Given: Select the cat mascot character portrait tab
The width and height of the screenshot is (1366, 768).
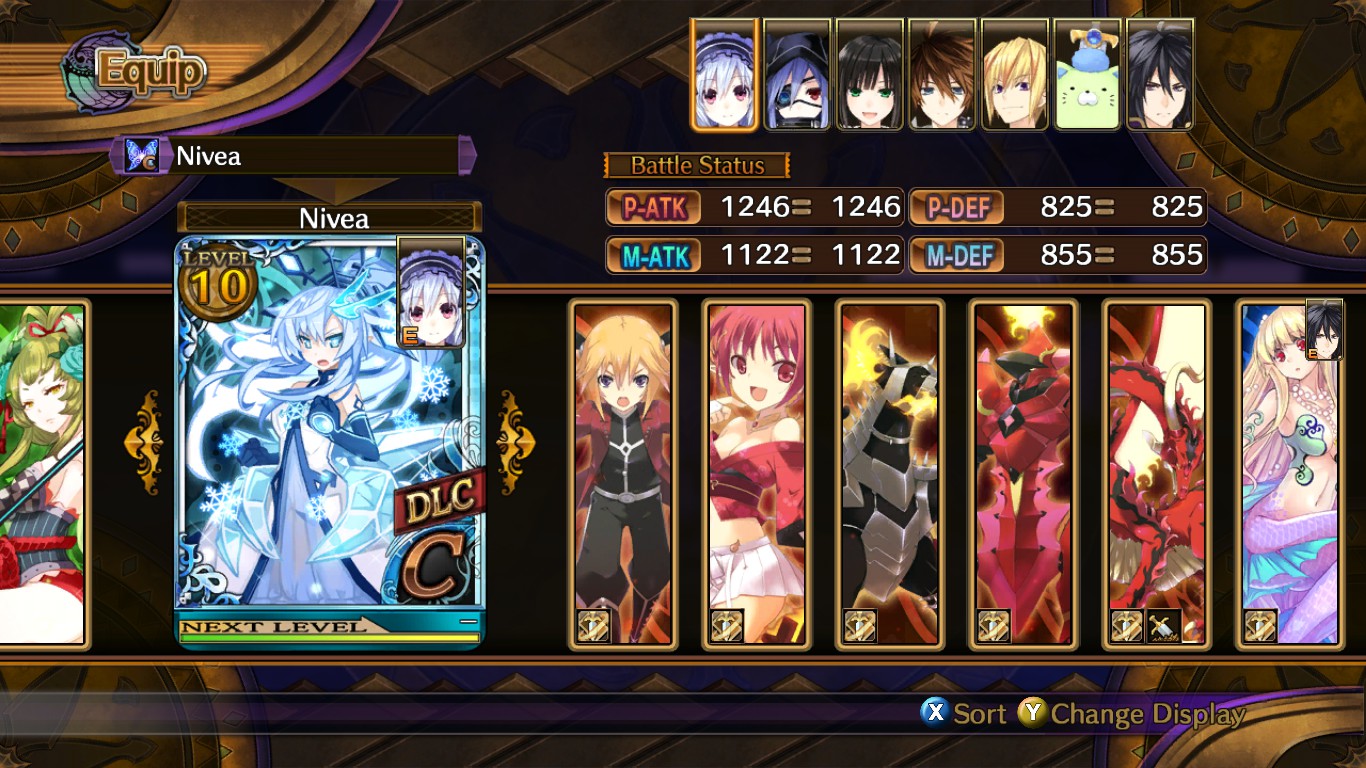Looking at the screenshot, I should [1086, 75].
